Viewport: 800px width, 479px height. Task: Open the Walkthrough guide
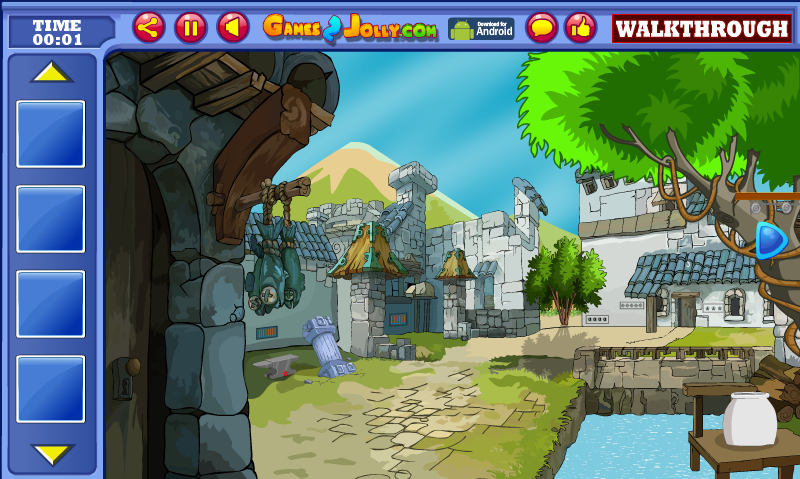[702, 29]
